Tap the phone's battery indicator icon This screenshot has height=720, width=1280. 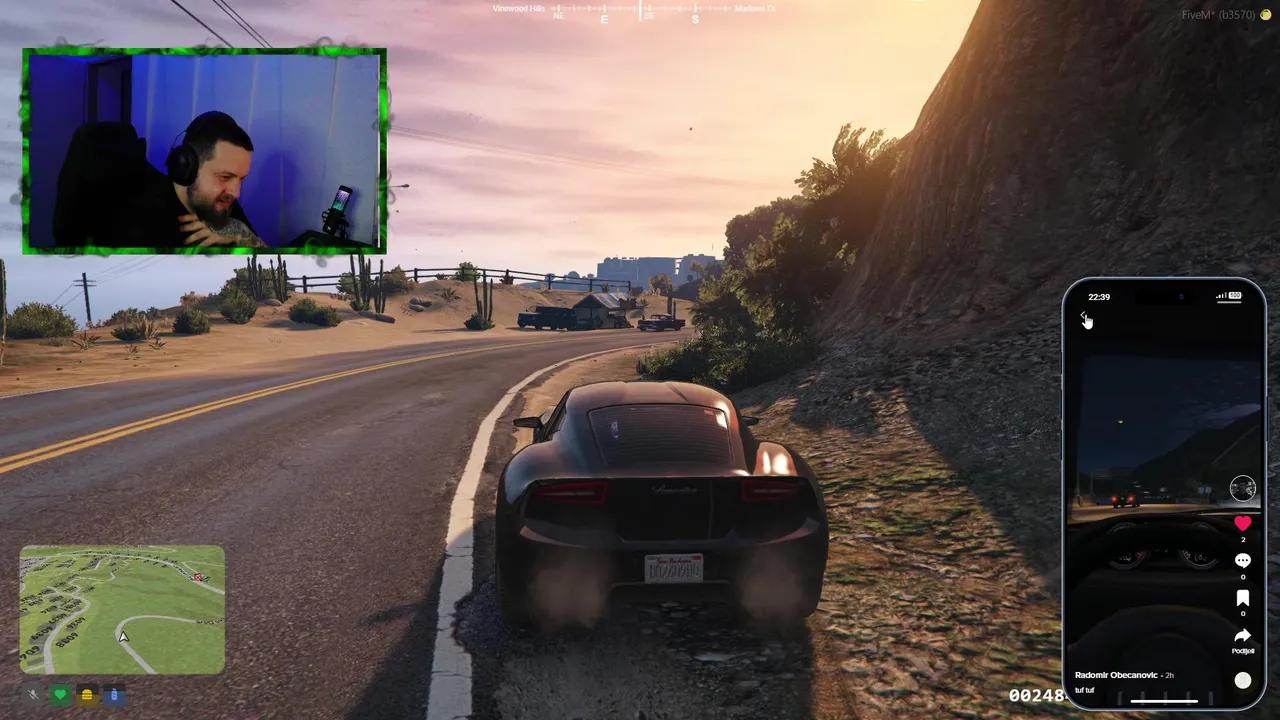[1236, 296]
